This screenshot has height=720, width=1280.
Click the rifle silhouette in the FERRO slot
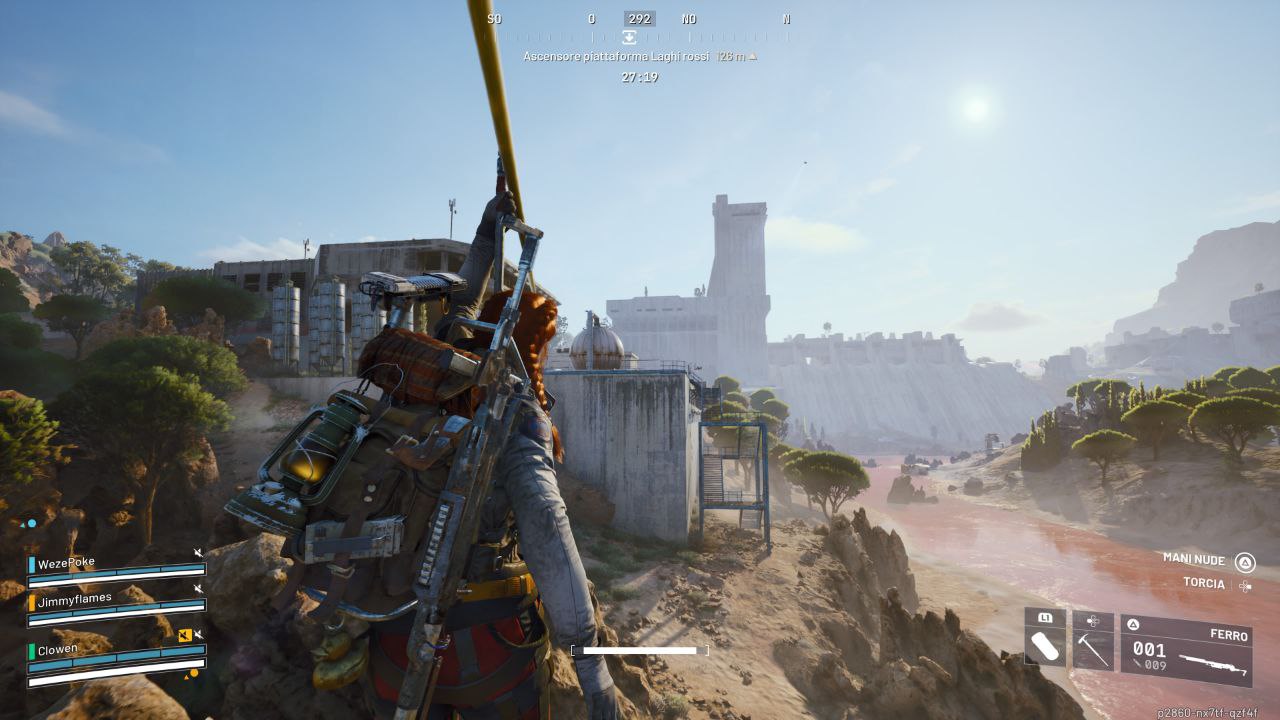point(1214,663)
